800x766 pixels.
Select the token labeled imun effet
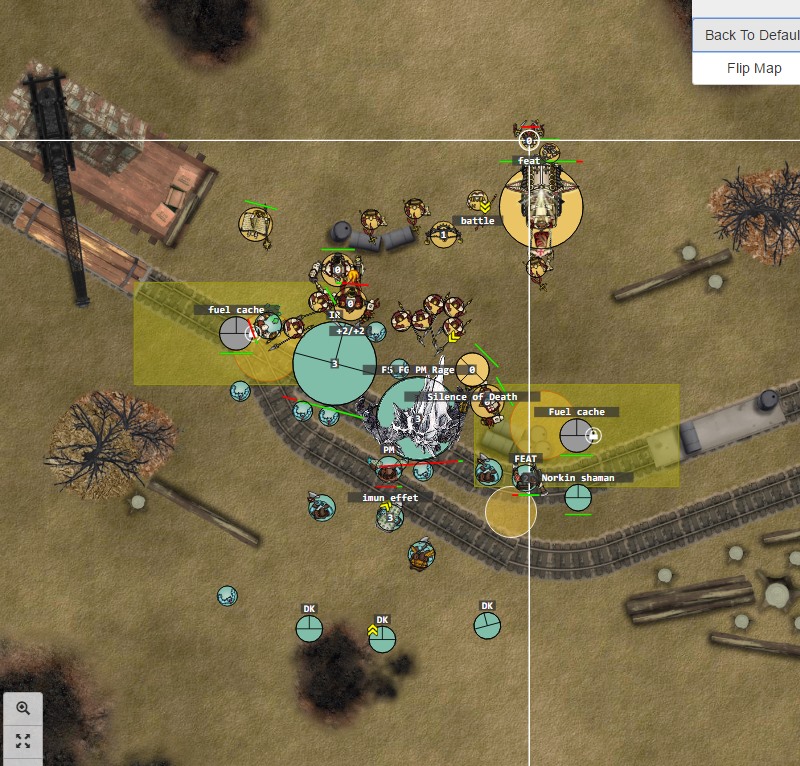point(390,517)
